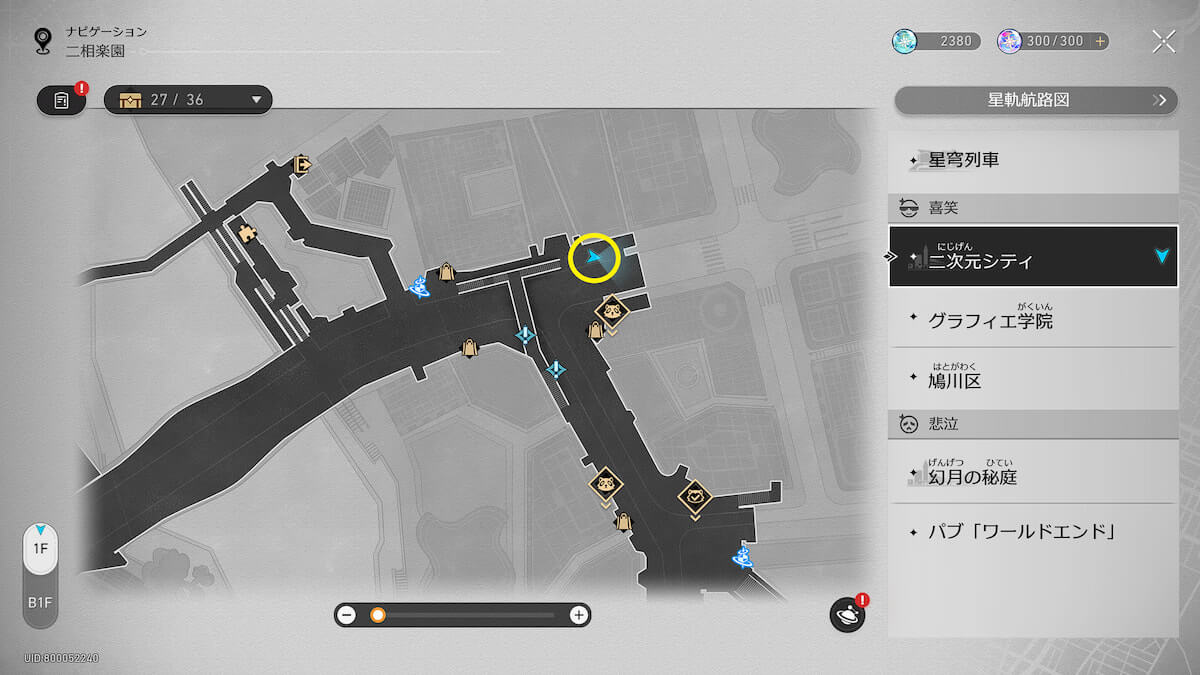
Task: Click the map zoom slider handle
Action: 378,615
